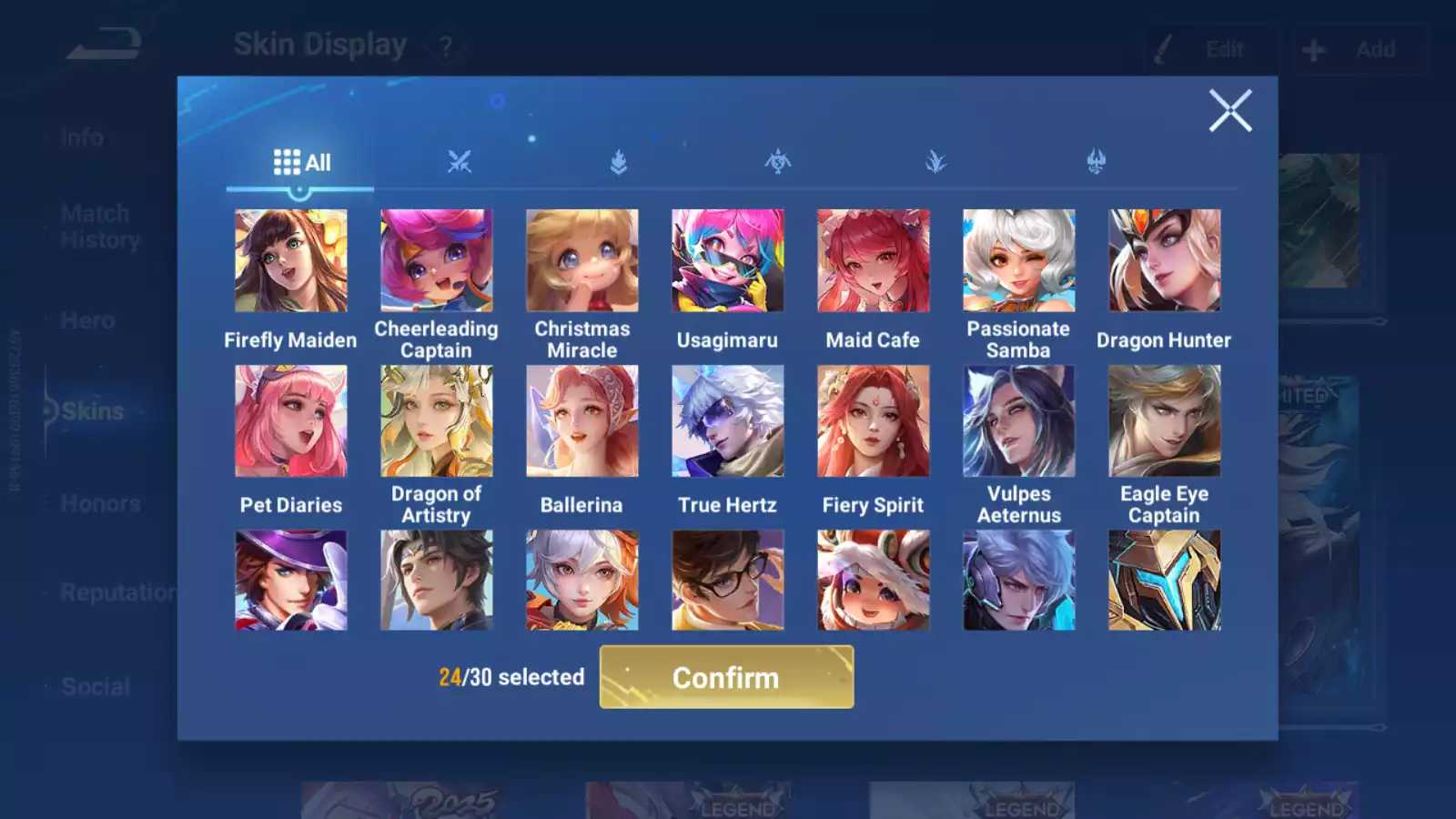Choose the Cheerleading Captain skin
Image resolution: width=1456 pixels, height=819 pixels.
437,261
